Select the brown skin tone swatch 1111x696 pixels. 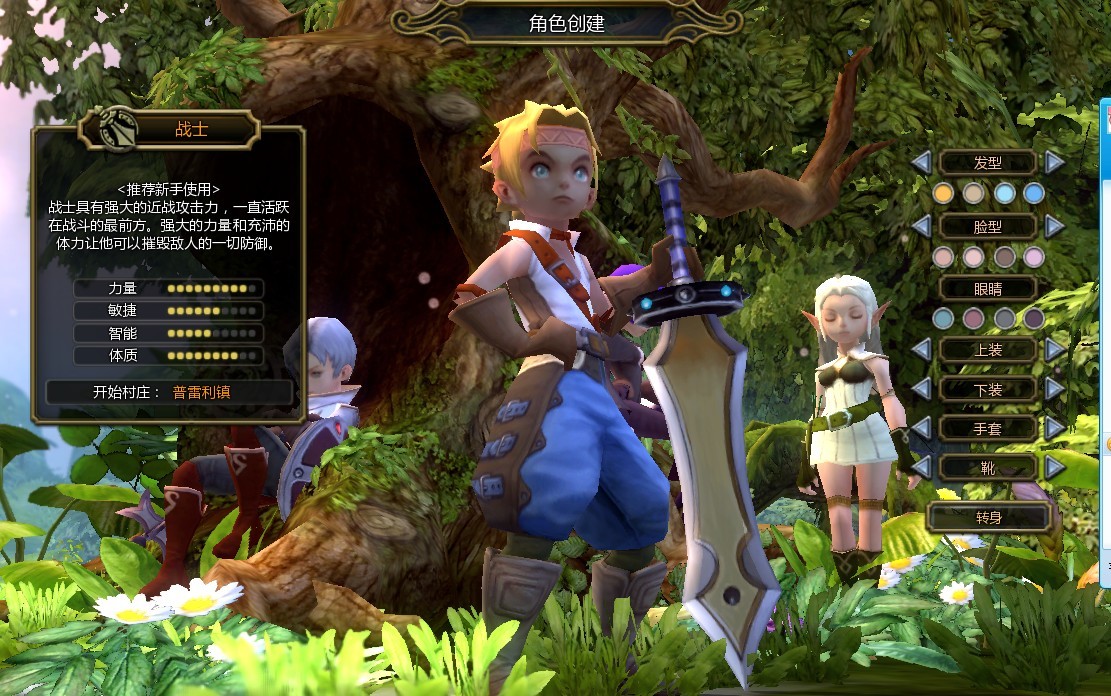pyautogui.click(x=1004, y=257)
